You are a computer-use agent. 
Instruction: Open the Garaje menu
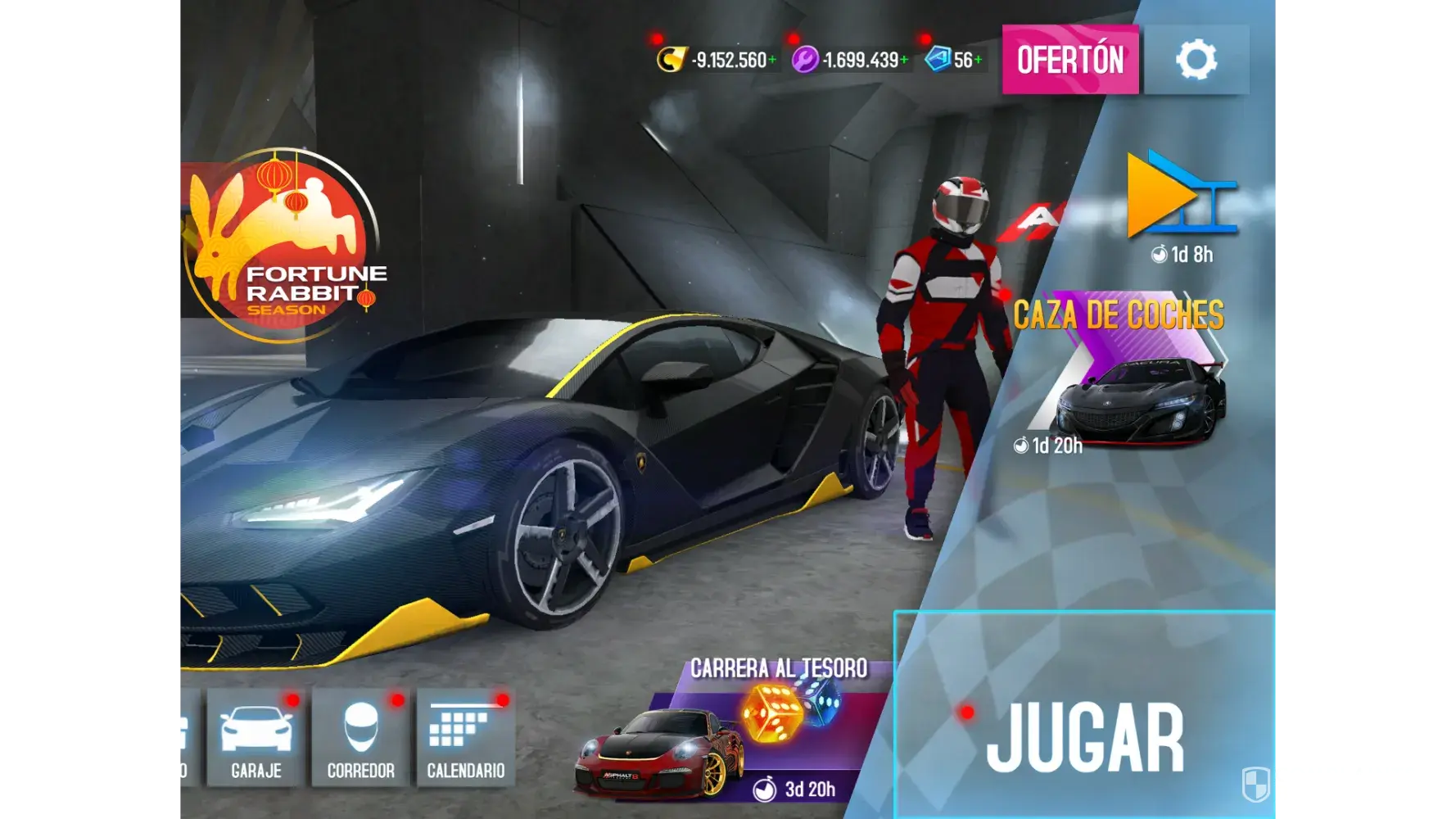[x=256, y=737]
